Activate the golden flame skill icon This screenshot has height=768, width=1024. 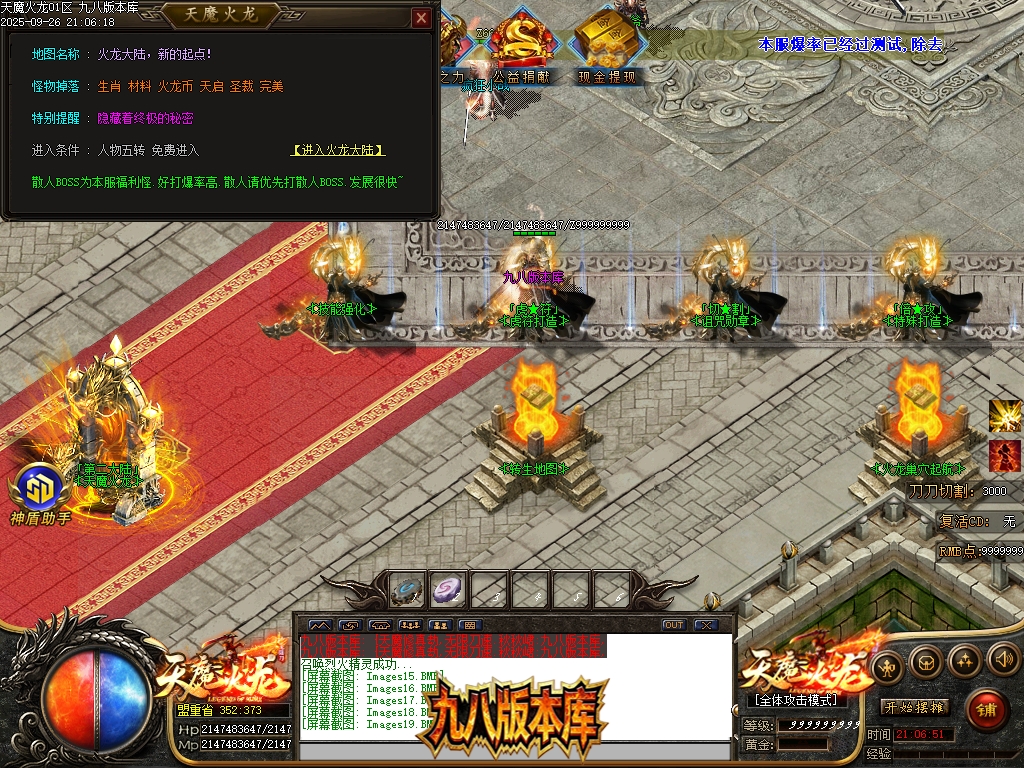point(1004,415)
